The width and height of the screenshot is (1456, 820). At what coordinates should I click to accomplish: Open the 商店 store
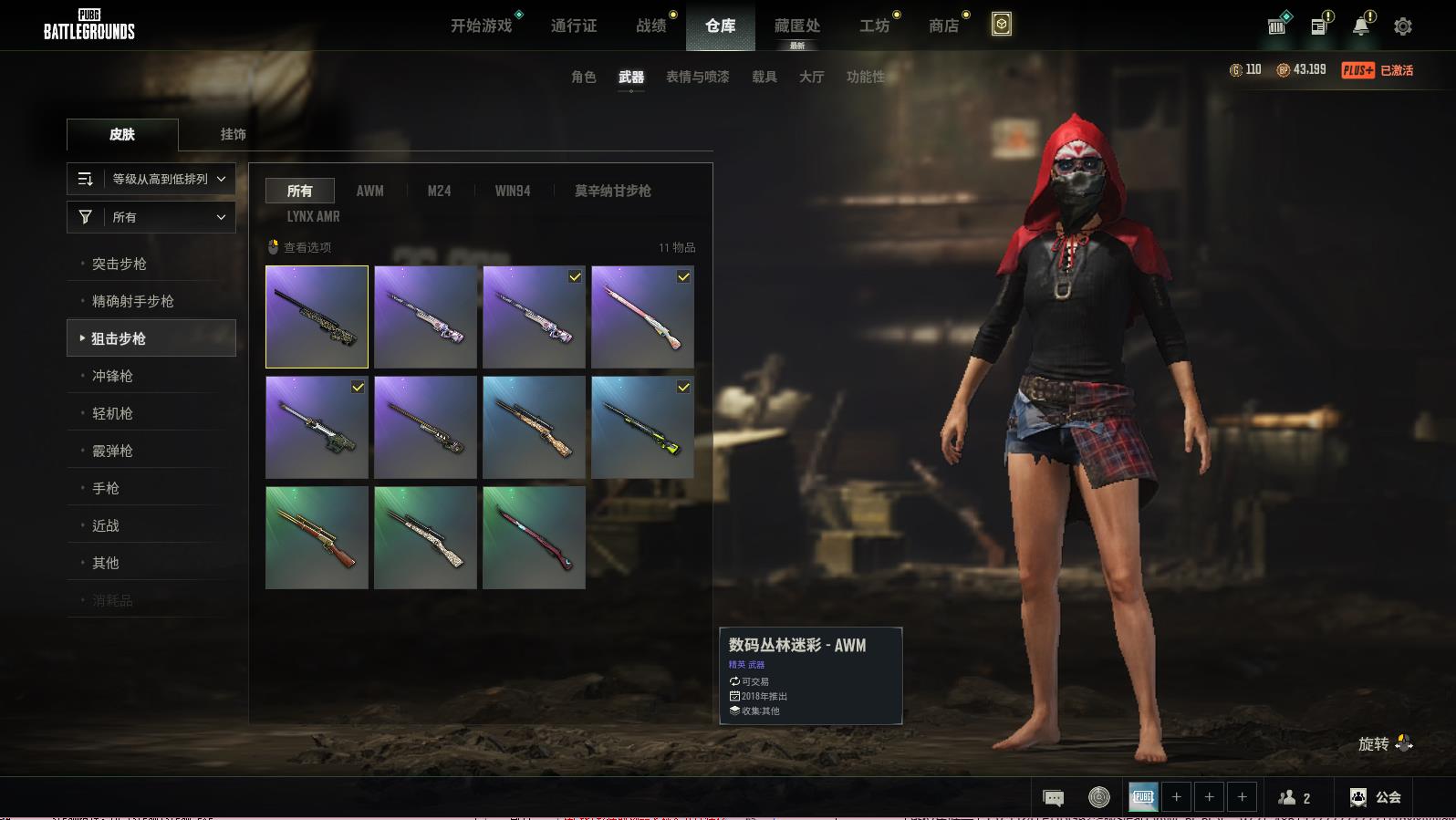(944, 26)
